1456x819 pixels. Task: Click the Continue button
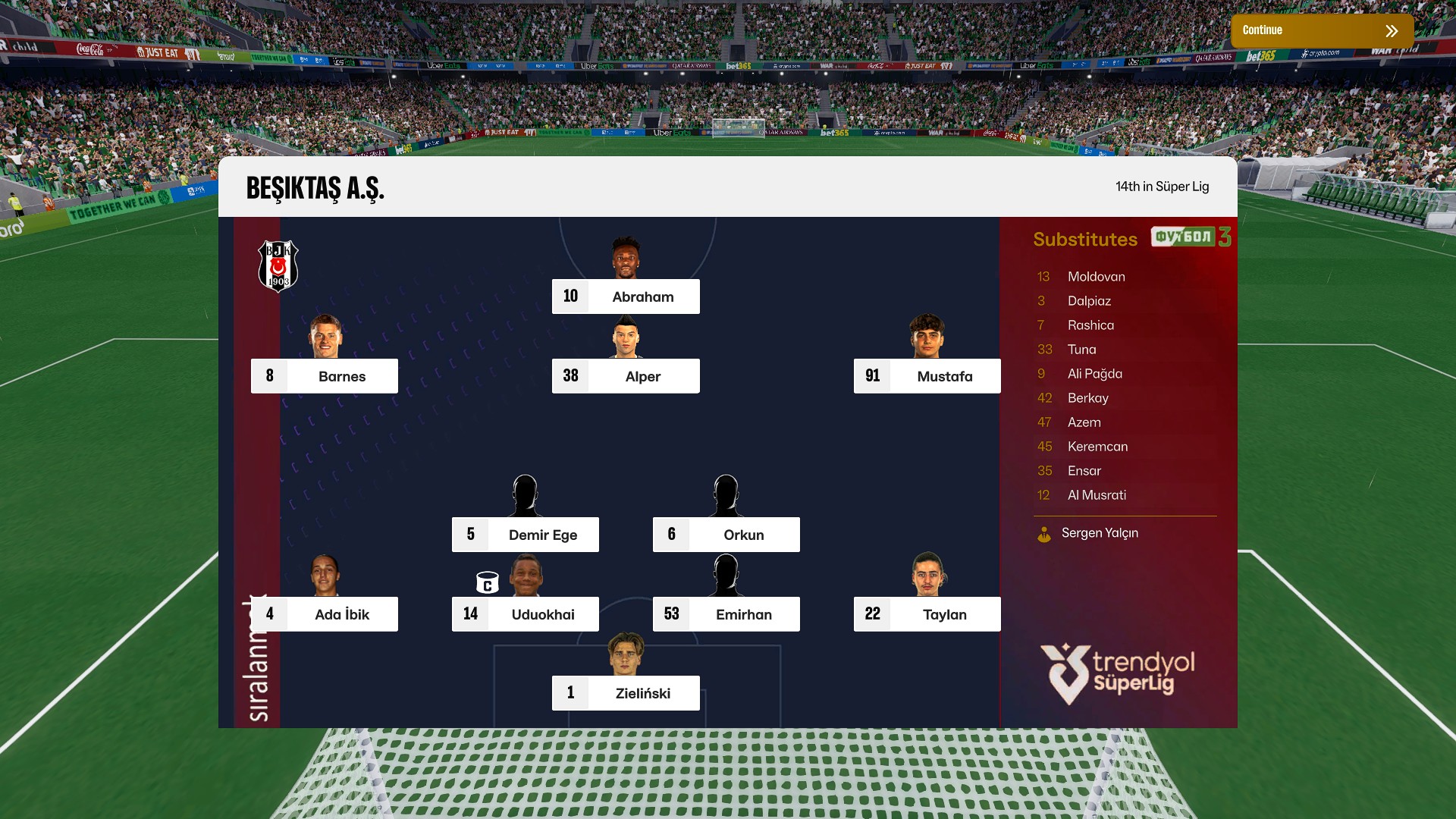click(x=1321, y=31)
